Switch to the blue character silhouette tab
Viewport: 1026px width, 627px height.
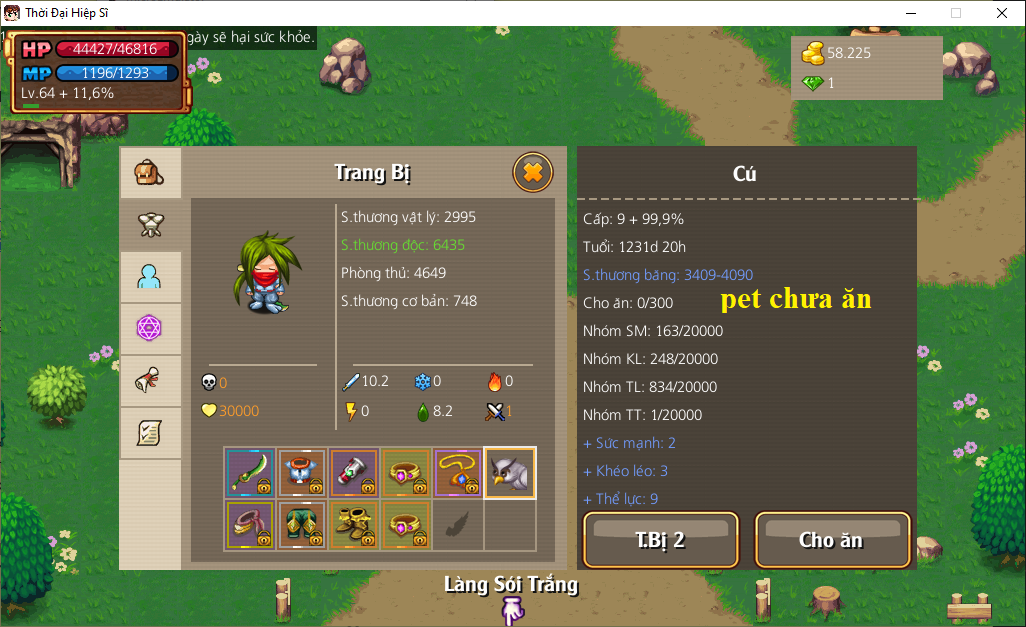(x=150, y=277)
